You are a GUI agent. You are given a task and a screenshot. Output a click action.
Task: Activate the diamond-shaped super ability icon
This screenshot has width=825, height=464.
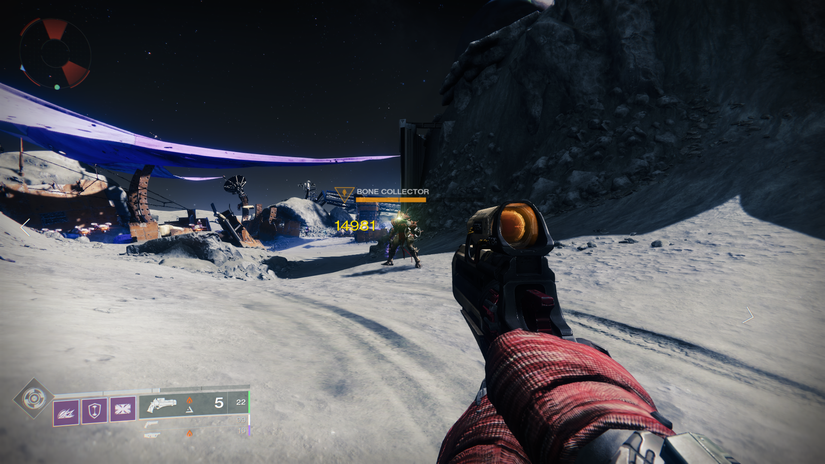tap(32, 397)
